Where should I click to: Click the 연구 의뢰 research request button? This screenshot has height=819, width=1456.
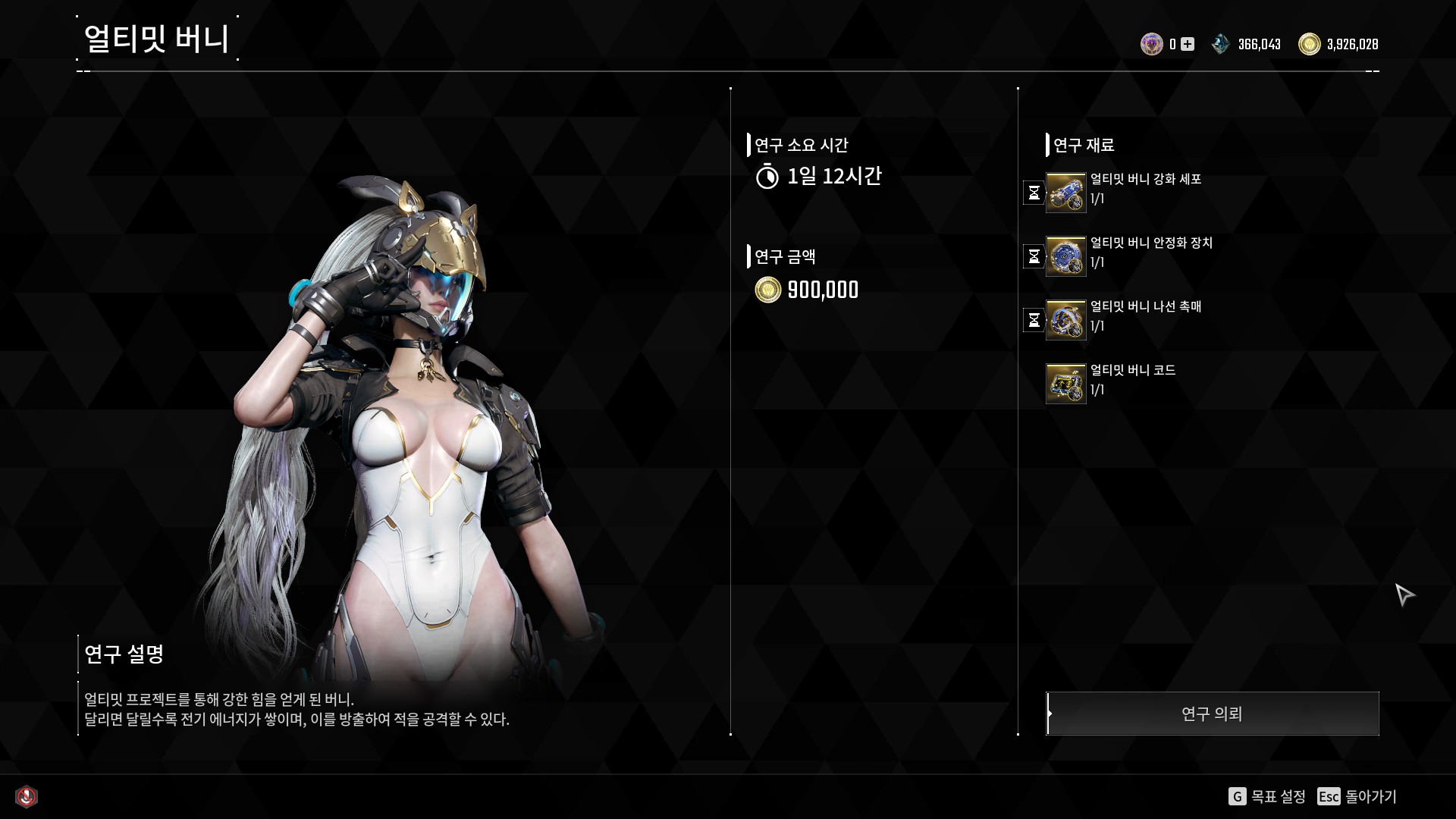coord(1212,714)
